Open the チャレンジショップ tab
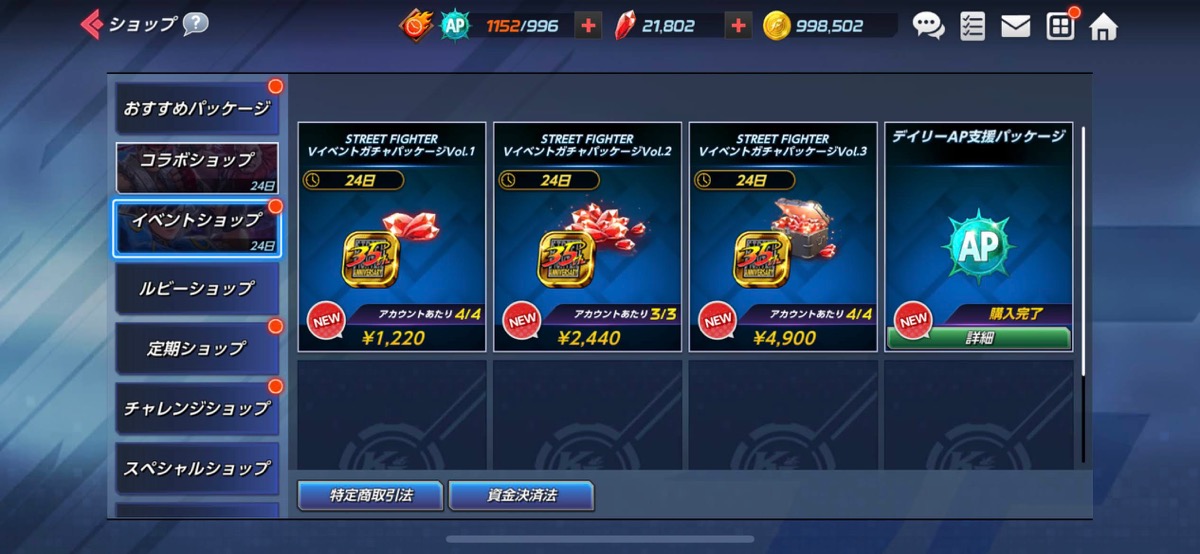 click(197, 408)
